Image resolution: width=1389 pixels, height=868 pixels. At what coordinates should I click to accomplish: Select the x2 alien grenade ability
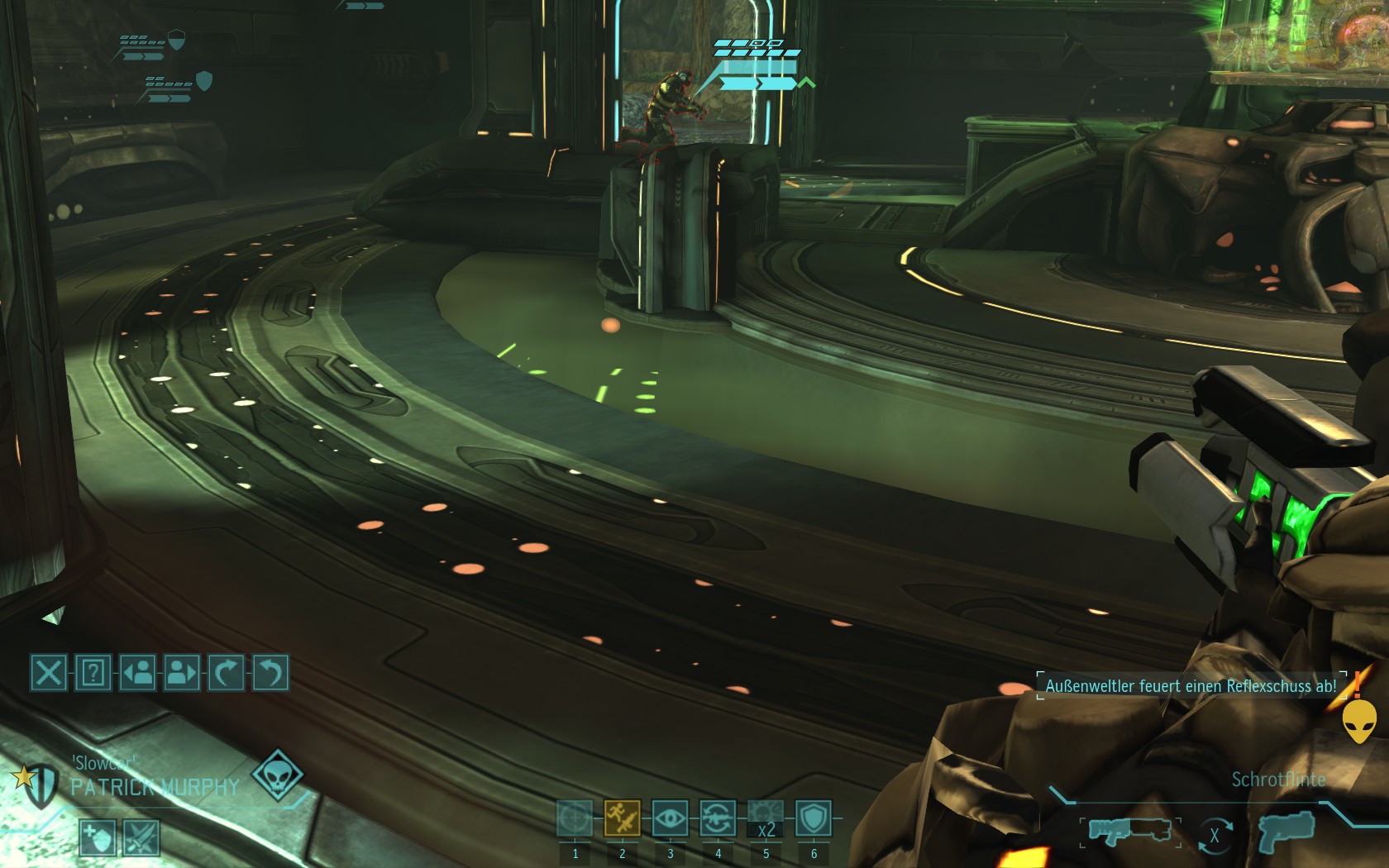point(766,818)
